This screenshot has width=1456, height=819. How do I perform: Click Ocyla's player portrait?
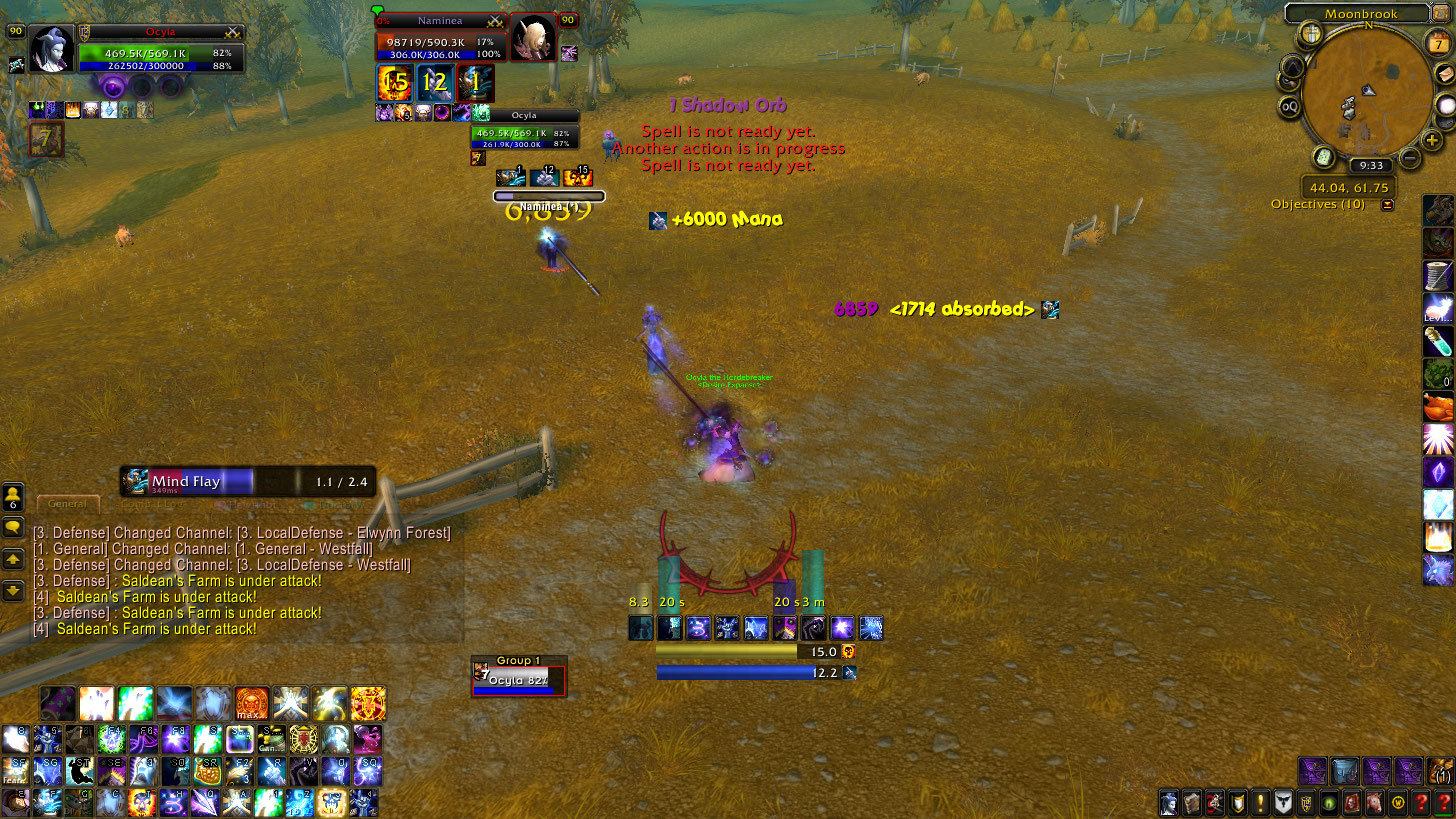[50, 47]
